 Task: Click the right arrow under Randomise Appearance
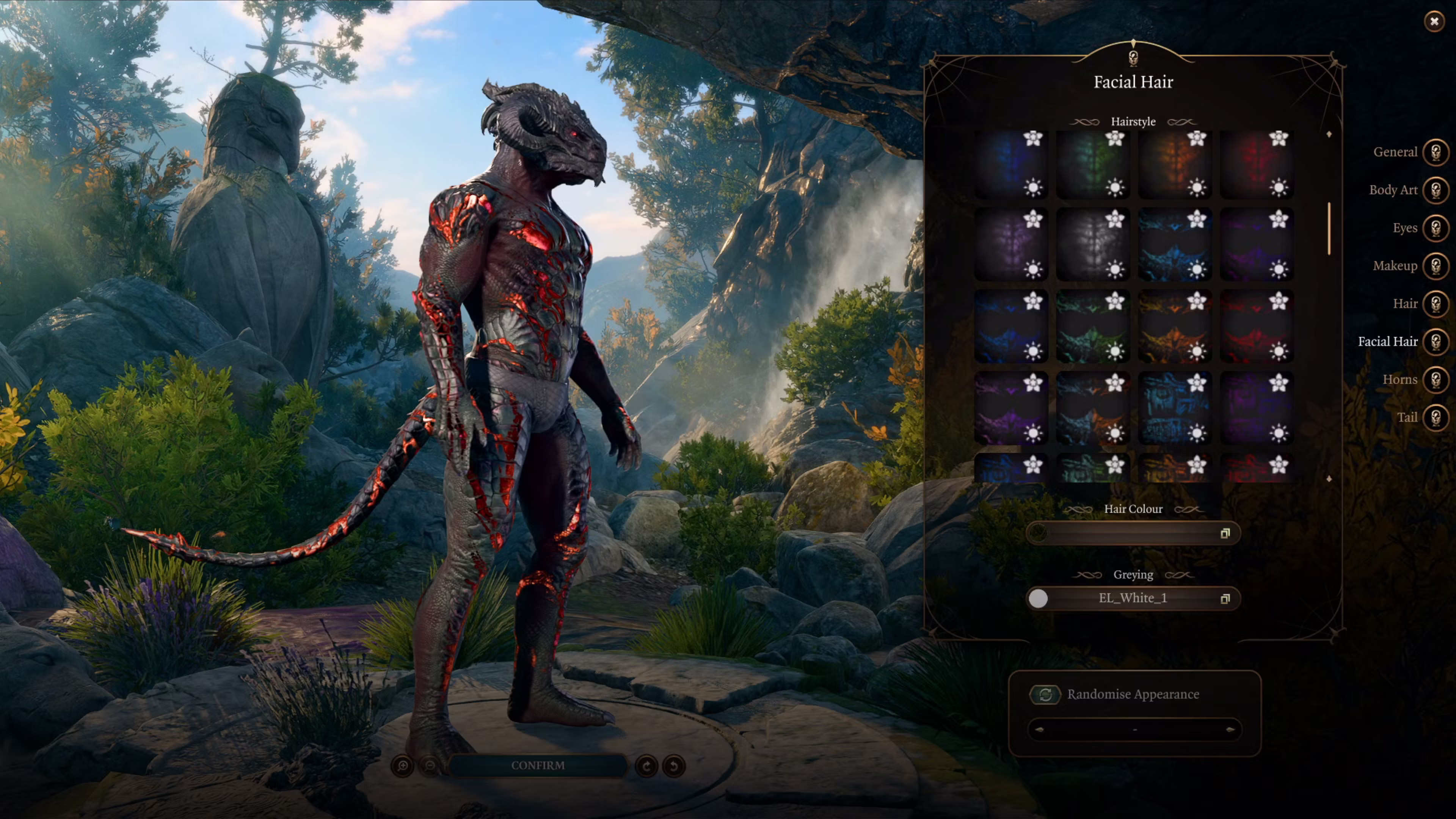pyautogui.click(x=1230, y=730)
